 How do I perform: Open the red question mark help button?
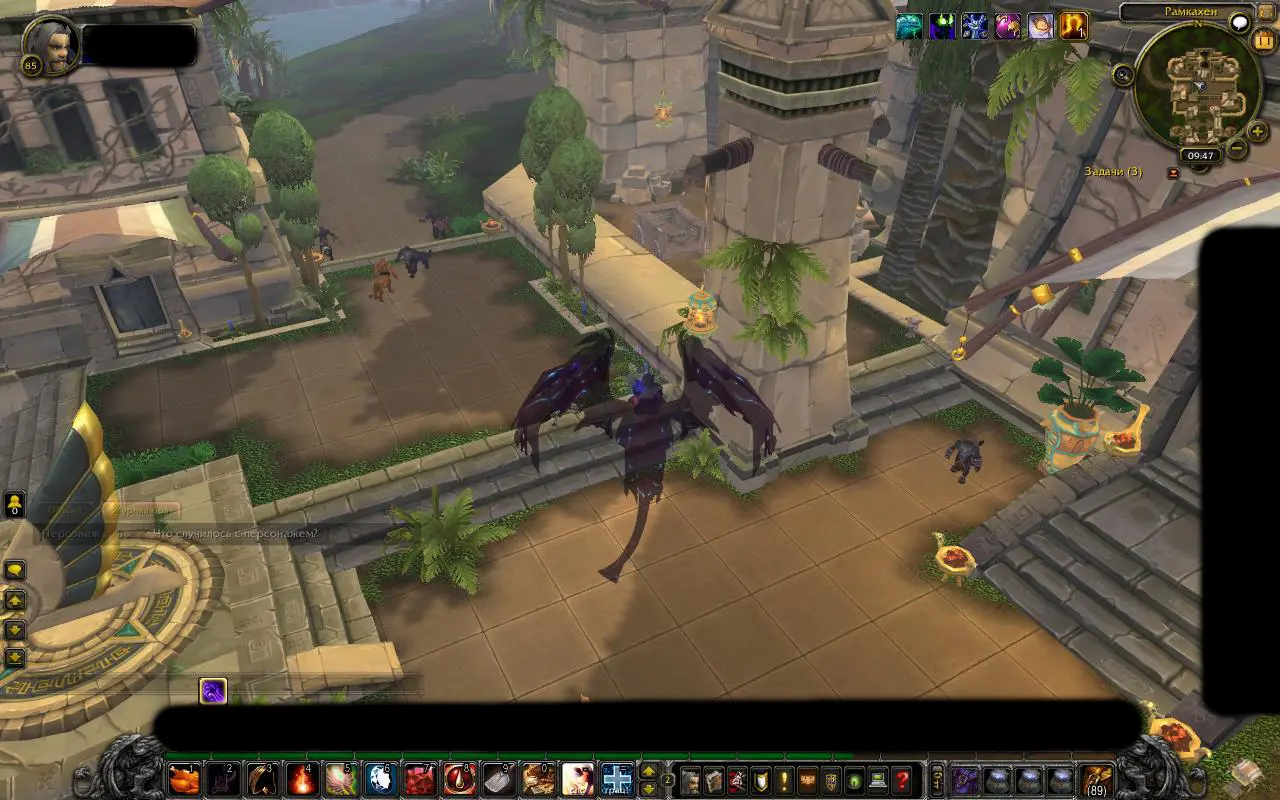pos(902,780)
